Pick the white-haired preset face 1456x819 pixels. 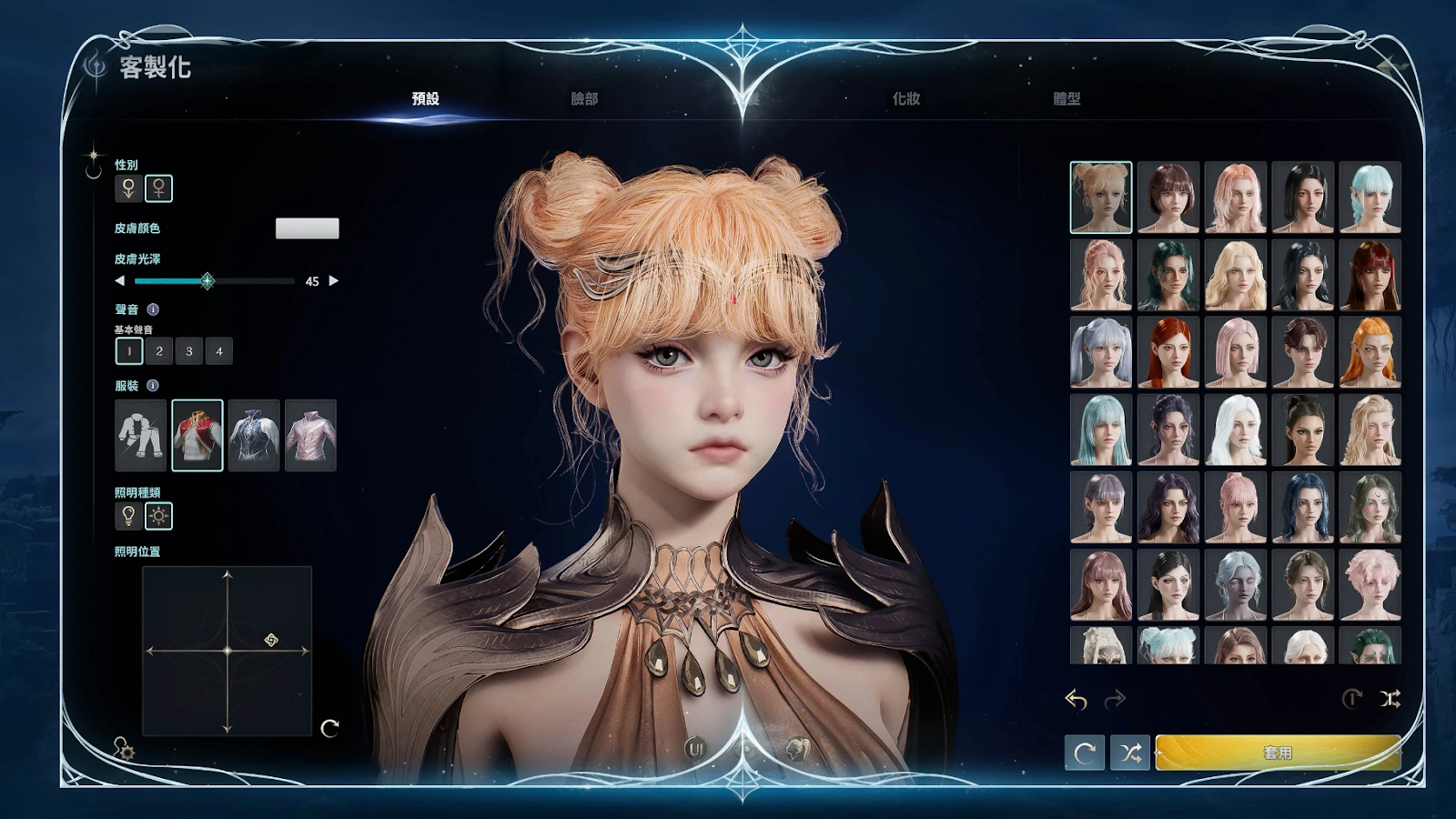[1236, 430]
